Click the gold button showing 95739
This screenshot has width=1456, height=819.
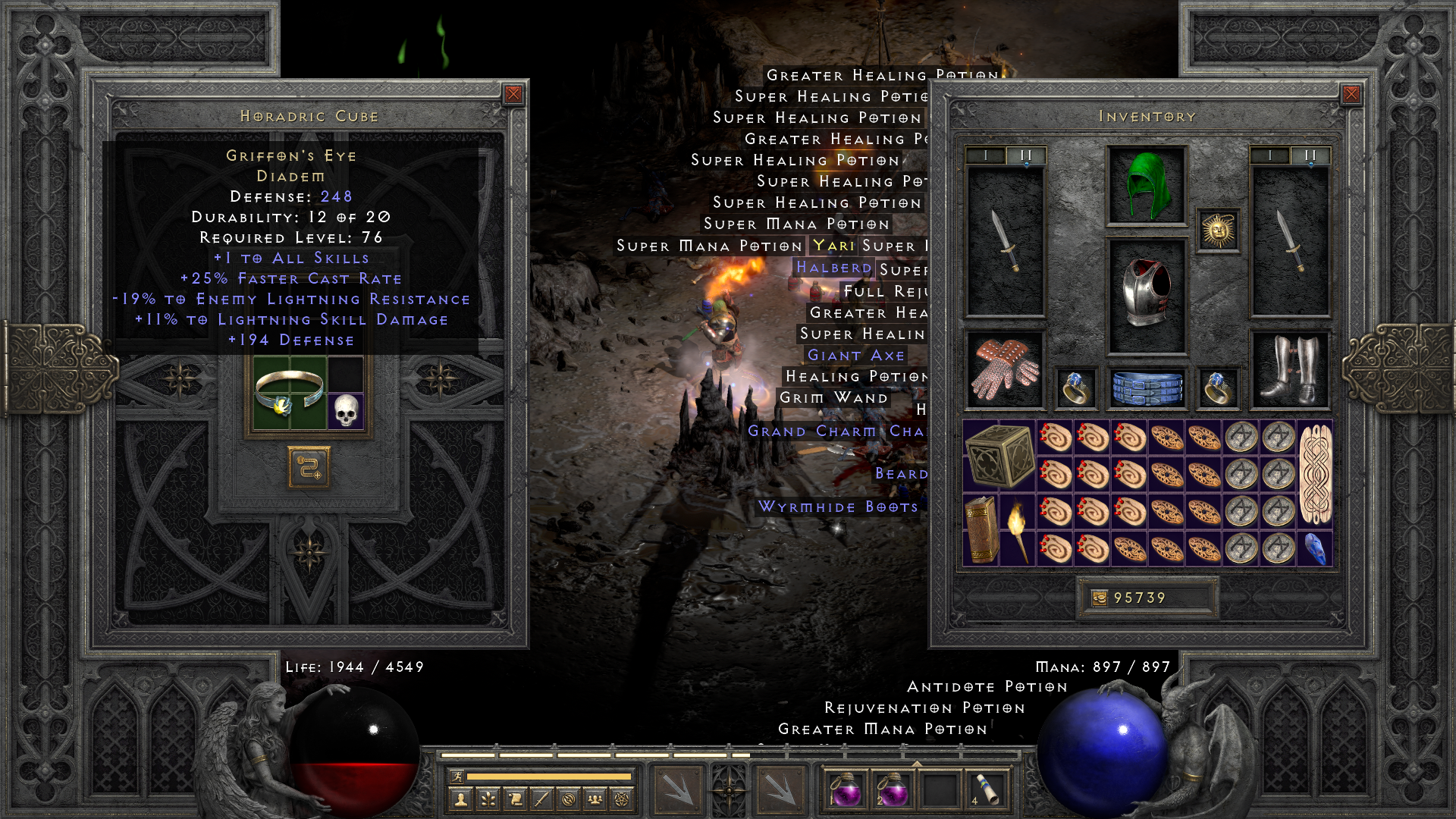click(1149, 598)
